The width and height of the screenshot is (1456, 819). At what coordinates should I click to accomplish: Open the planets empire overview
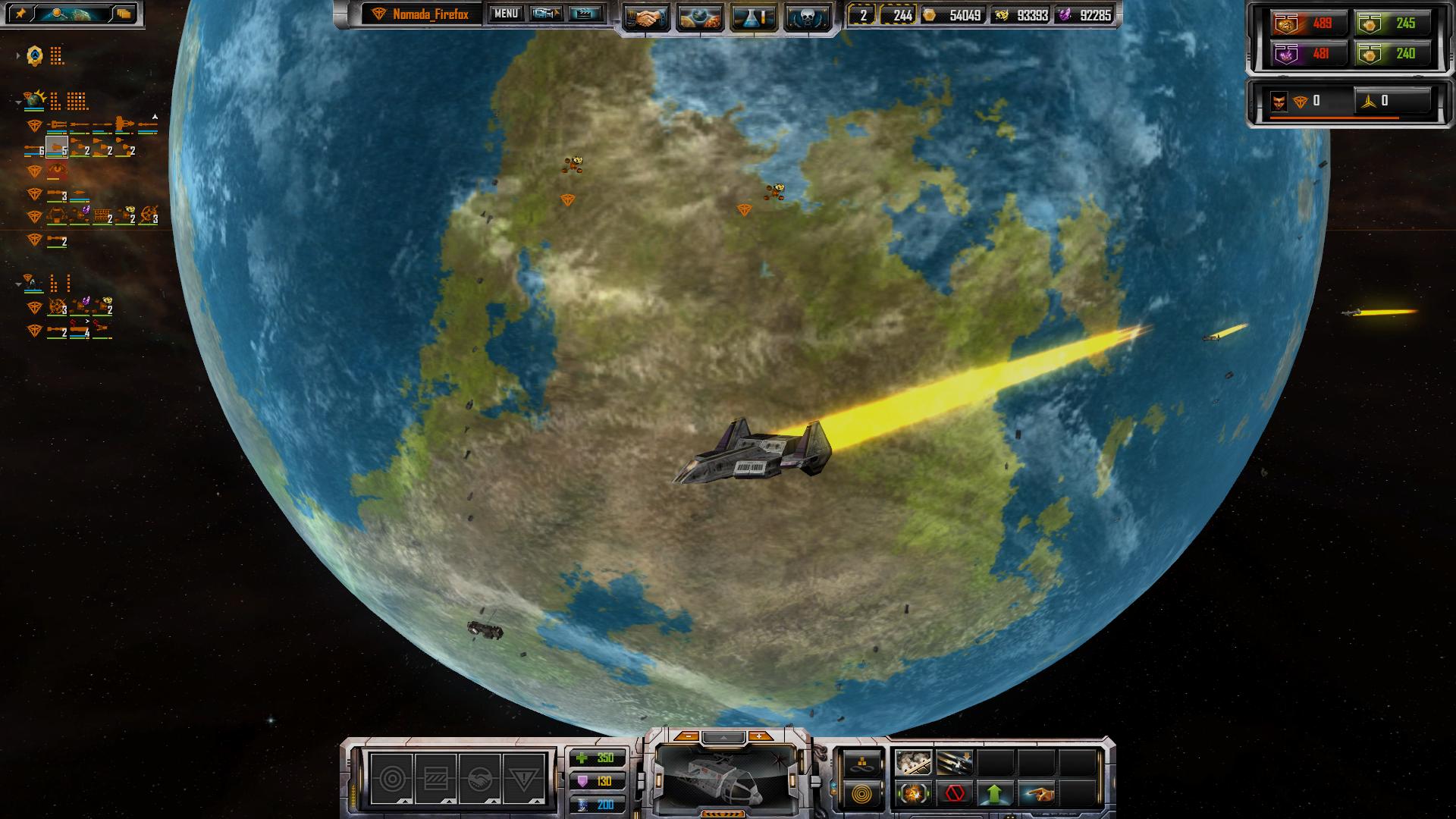700,17
